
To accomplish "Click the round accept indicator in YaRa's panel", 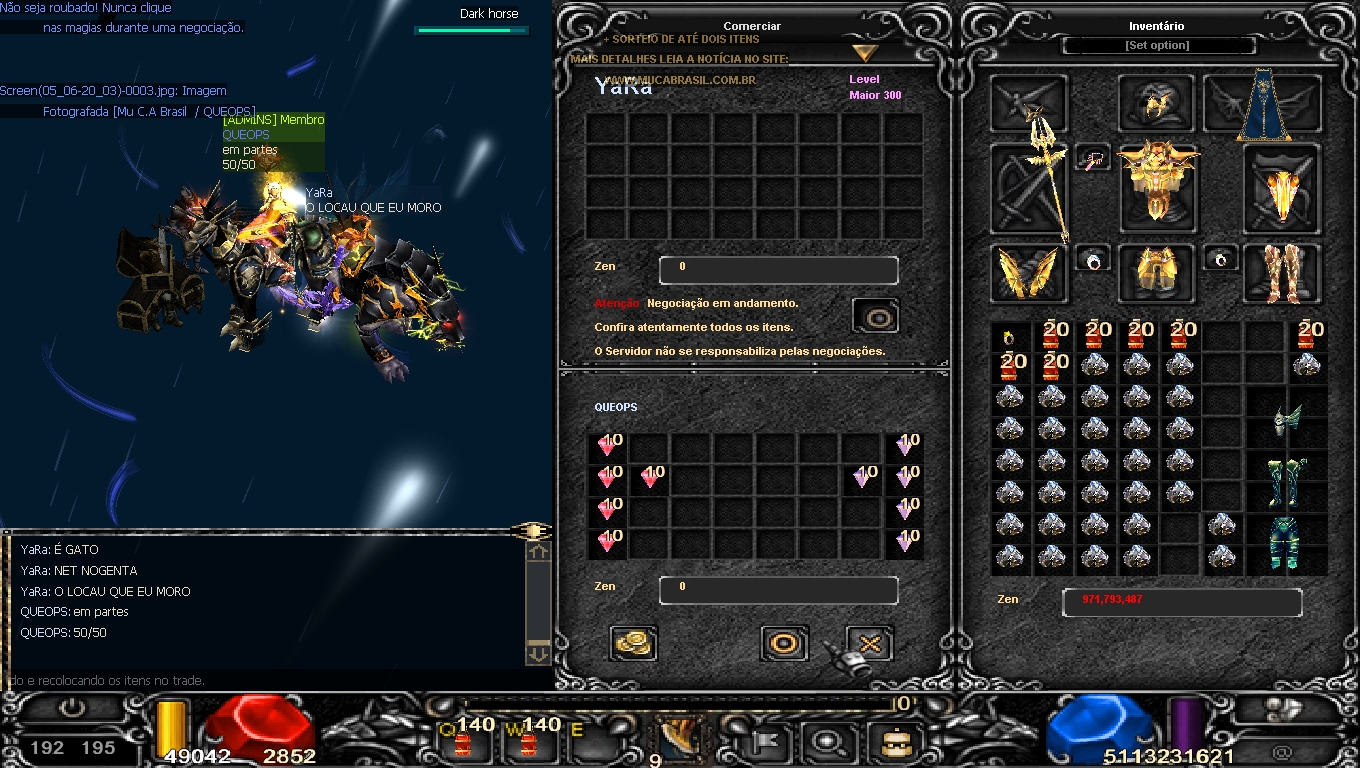I will (x=876, y=317).
